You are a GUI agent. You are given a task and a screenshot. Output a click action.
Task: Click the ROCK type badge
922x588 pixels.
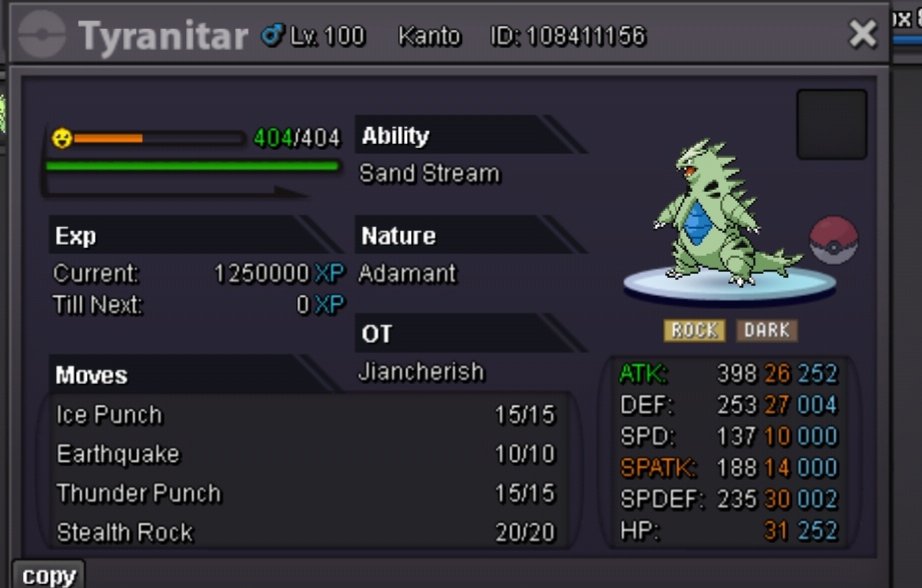[695, 330]
